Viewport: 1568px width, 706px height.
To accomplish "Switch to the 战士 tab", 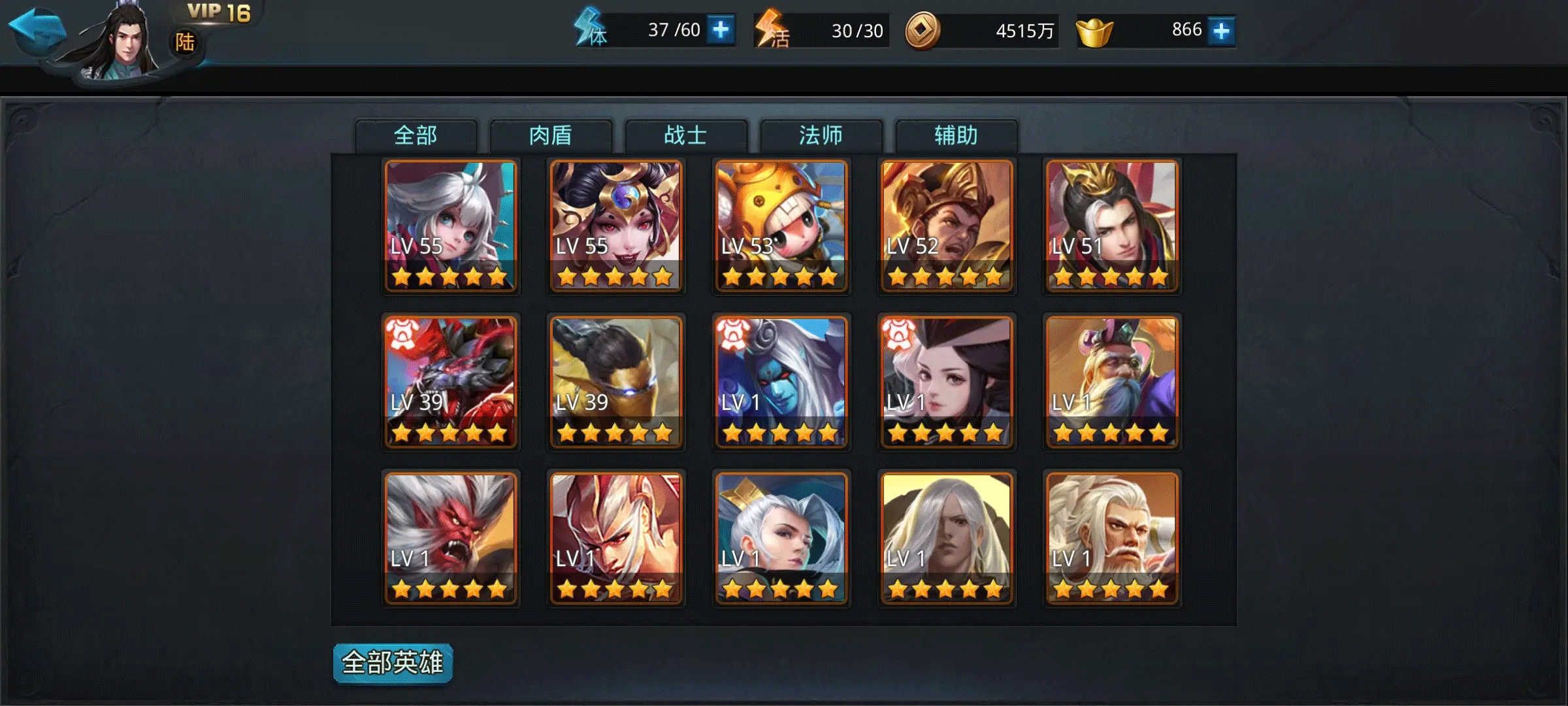I will click(686, 135).
